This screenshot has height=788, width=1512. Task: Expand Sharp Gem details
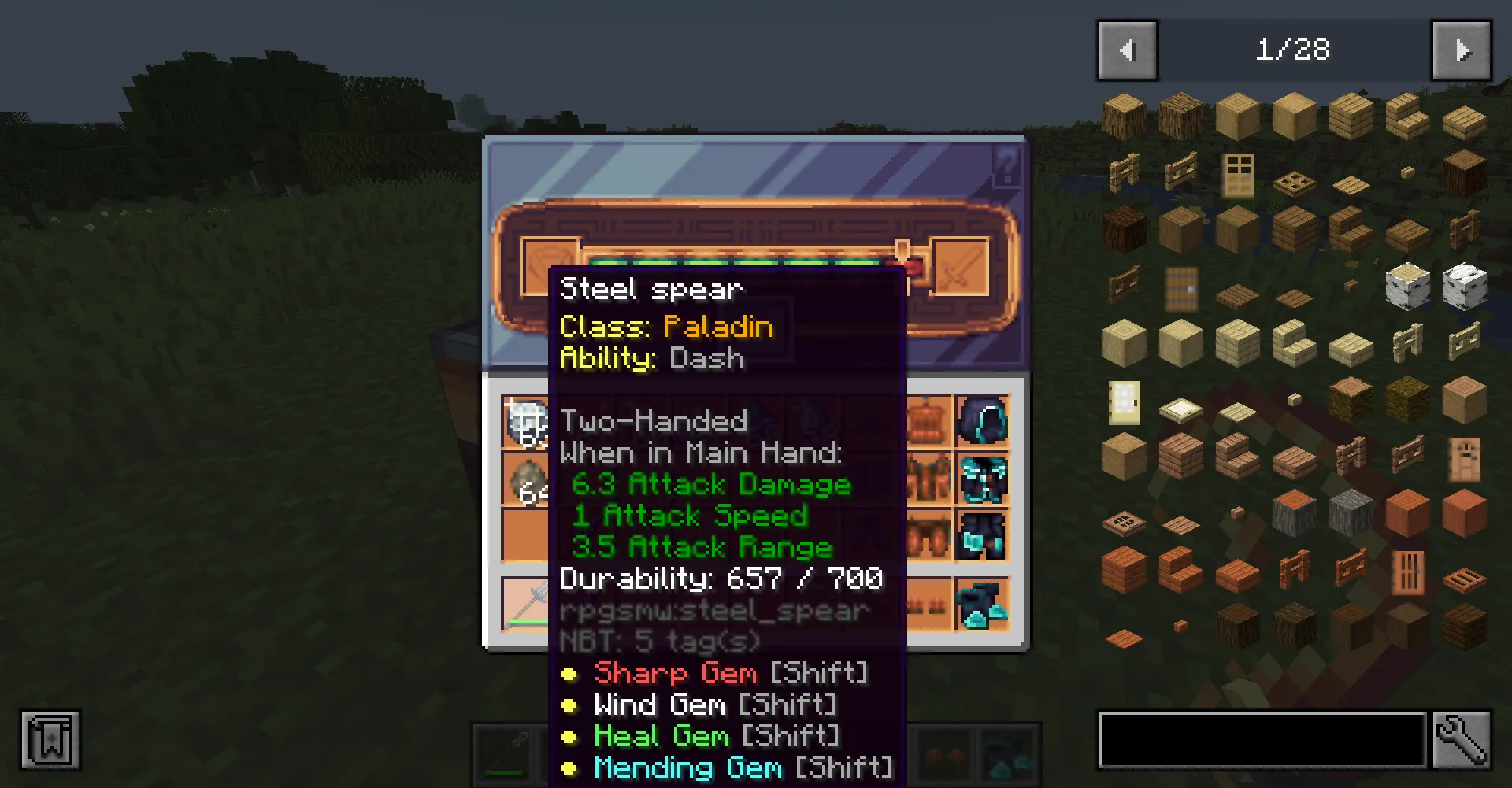coord(675,673)
